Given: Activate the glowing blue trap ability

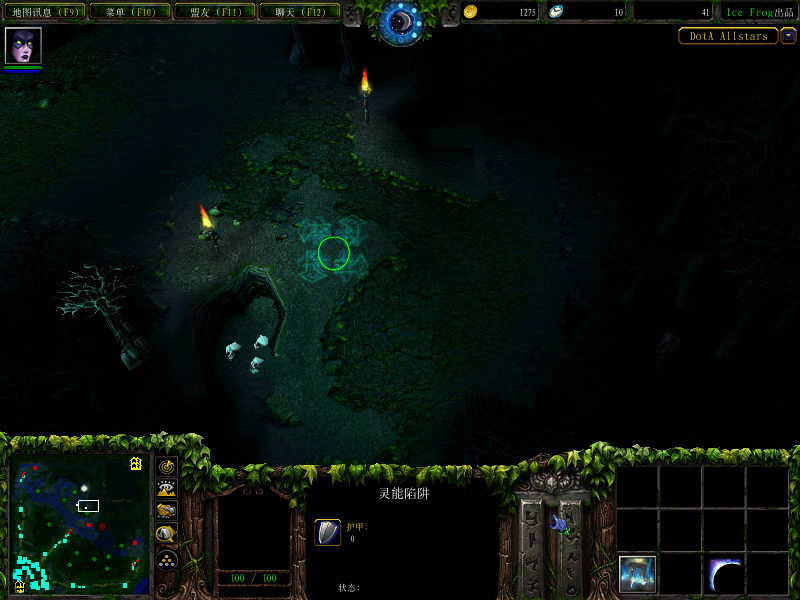Looking at the screenshot, I should click(638, 574).
